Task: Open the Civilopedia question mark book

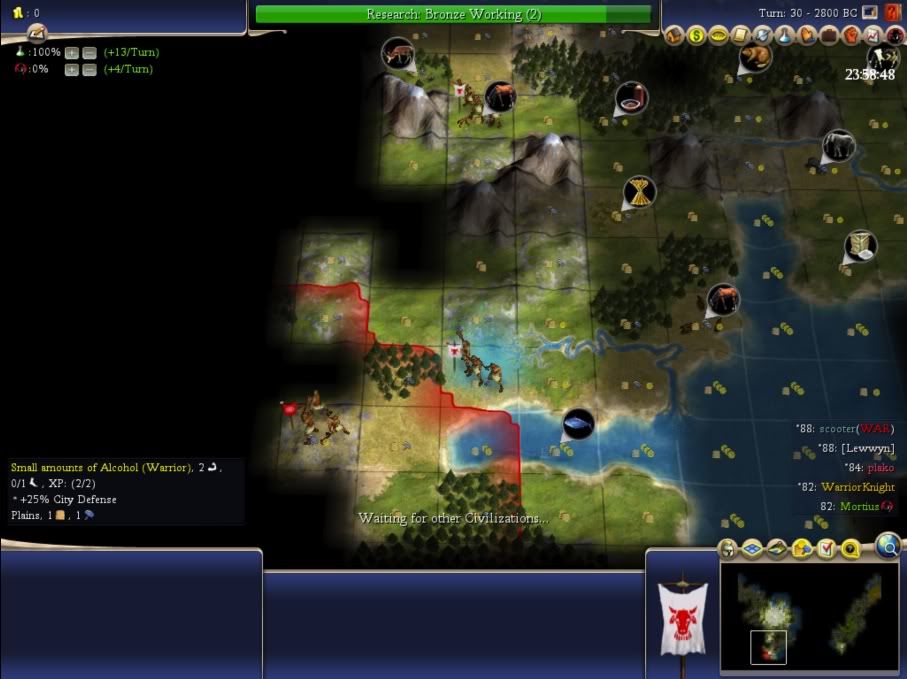Action: point(892,12)
